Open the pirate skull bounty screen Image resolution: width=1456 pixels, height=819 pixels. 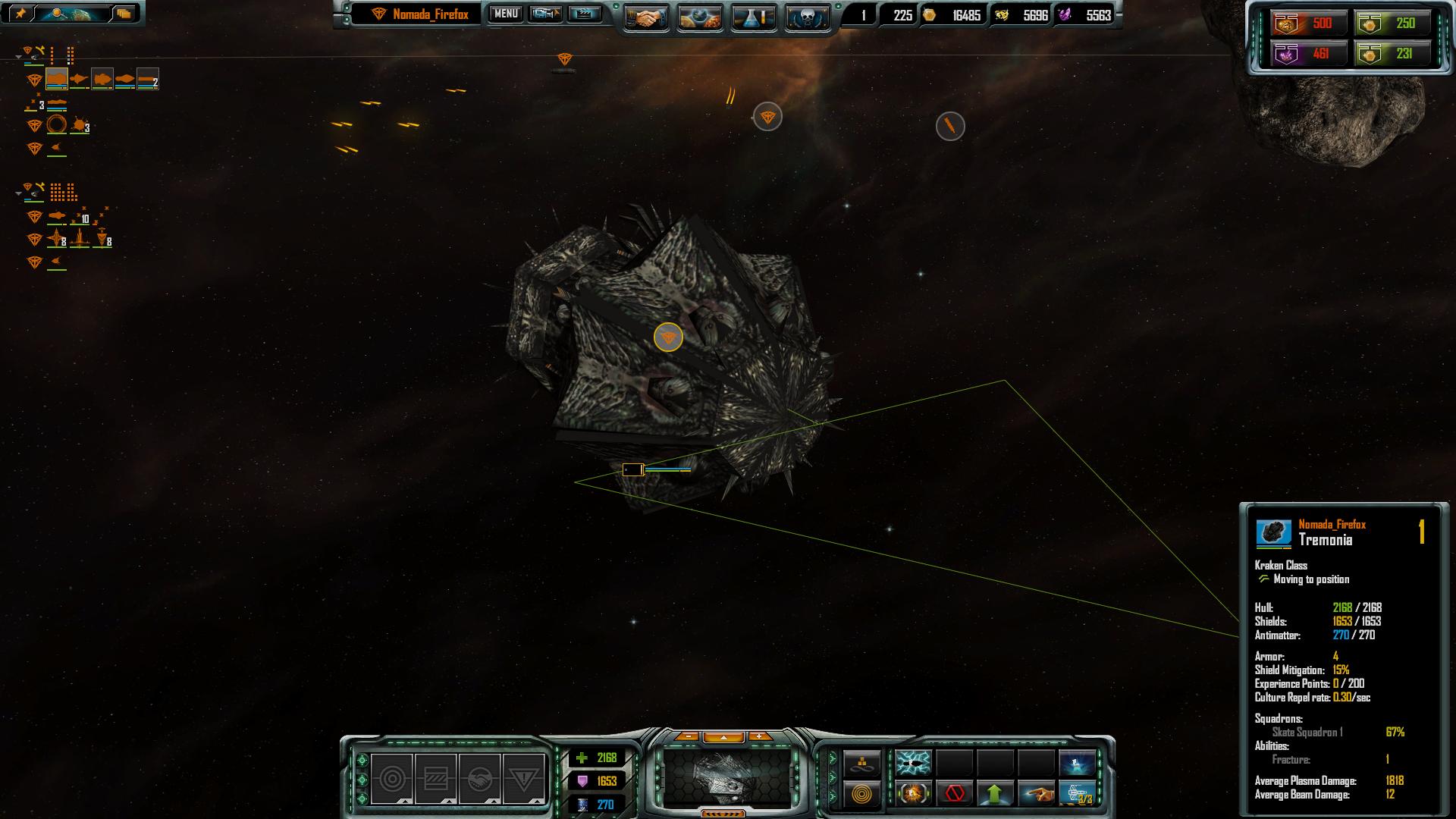click(807, 17)
